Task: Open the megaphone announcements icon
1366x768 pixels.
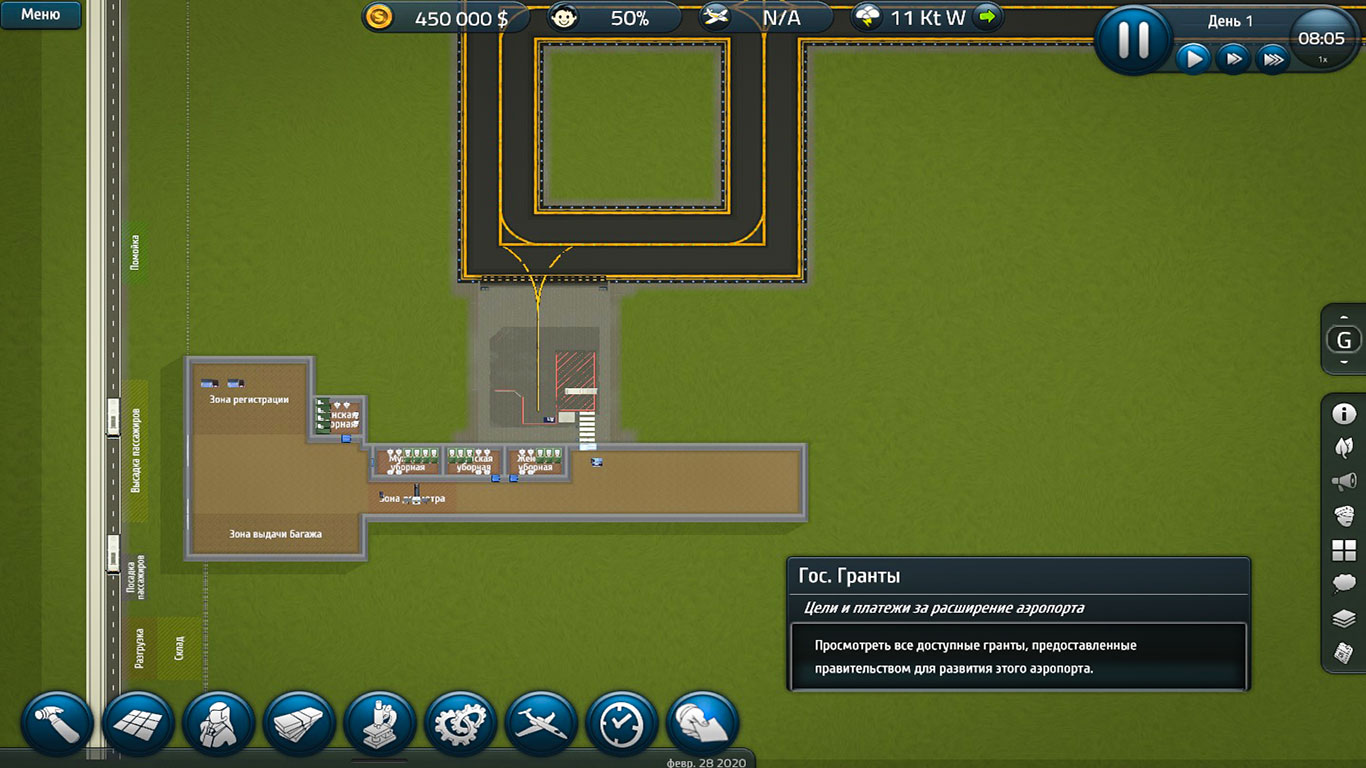Action: 1344,482
